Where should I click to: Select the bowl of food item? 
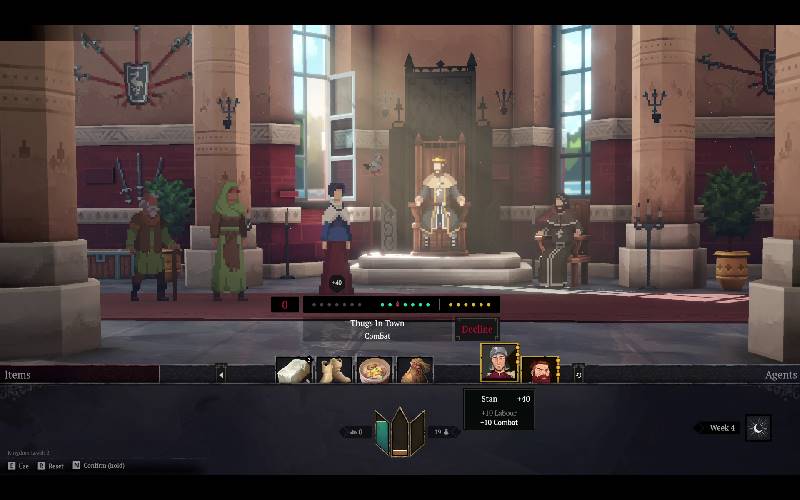click(375, 370)
